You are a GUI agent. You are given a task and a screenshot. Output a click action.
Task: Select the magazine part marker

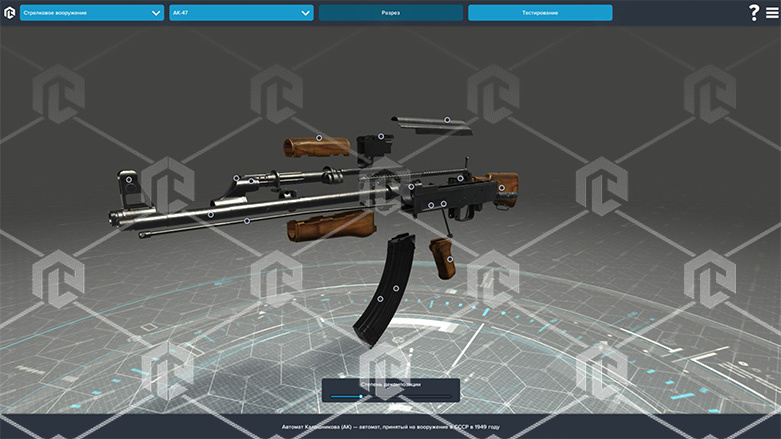click(386, 295)
